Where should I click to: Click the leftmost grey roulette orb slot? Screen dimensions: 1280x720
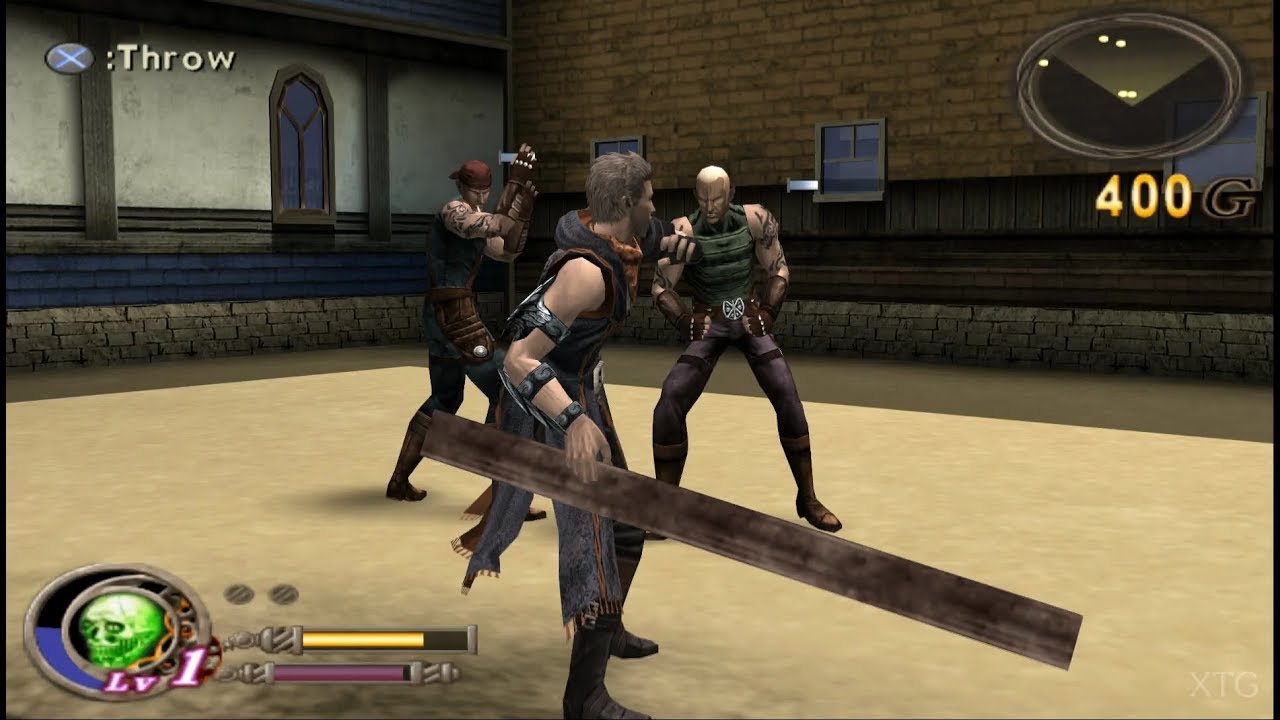[x=238, y=593]
